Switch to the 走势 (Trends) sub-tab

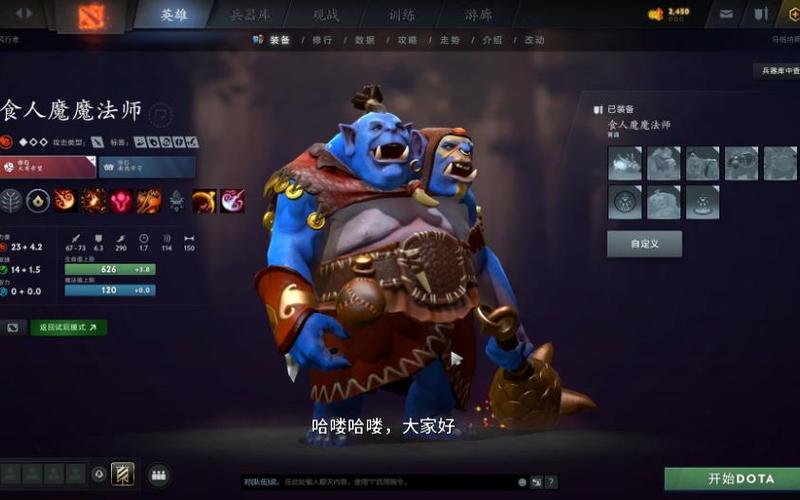coord(449,40)
